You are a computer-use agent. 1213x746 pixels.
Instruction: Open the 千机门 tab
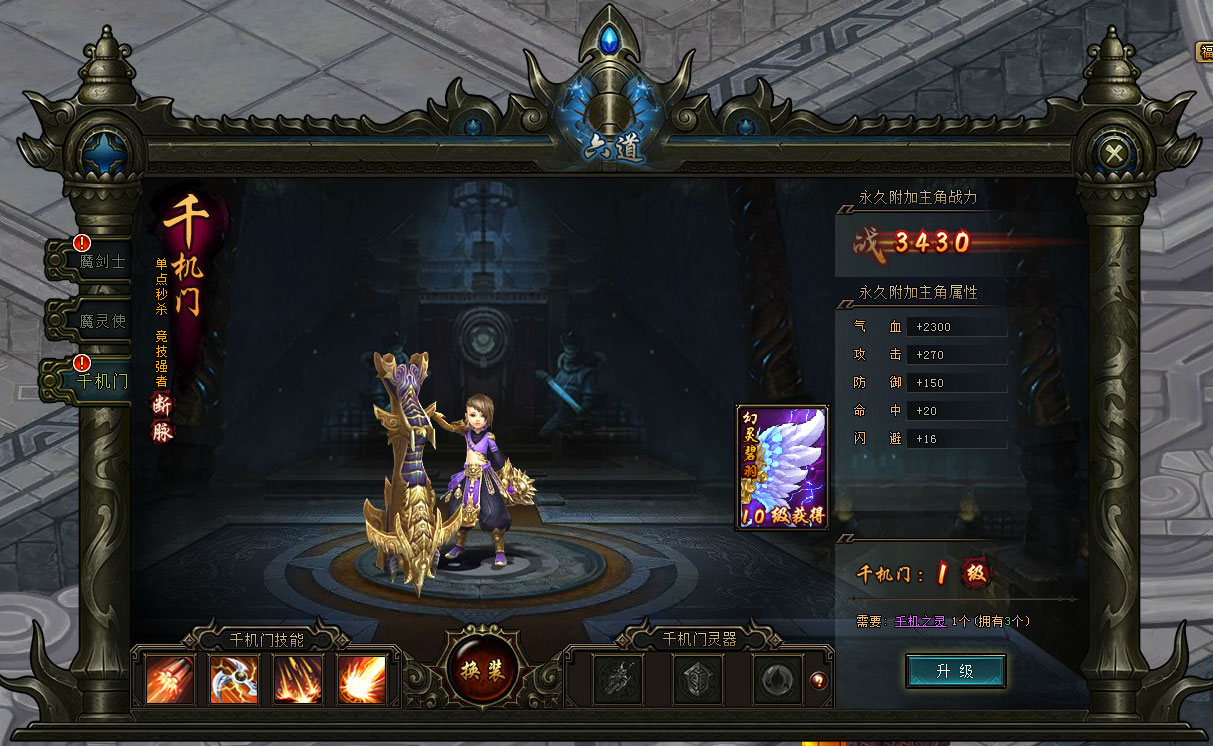tap(95, 380)
